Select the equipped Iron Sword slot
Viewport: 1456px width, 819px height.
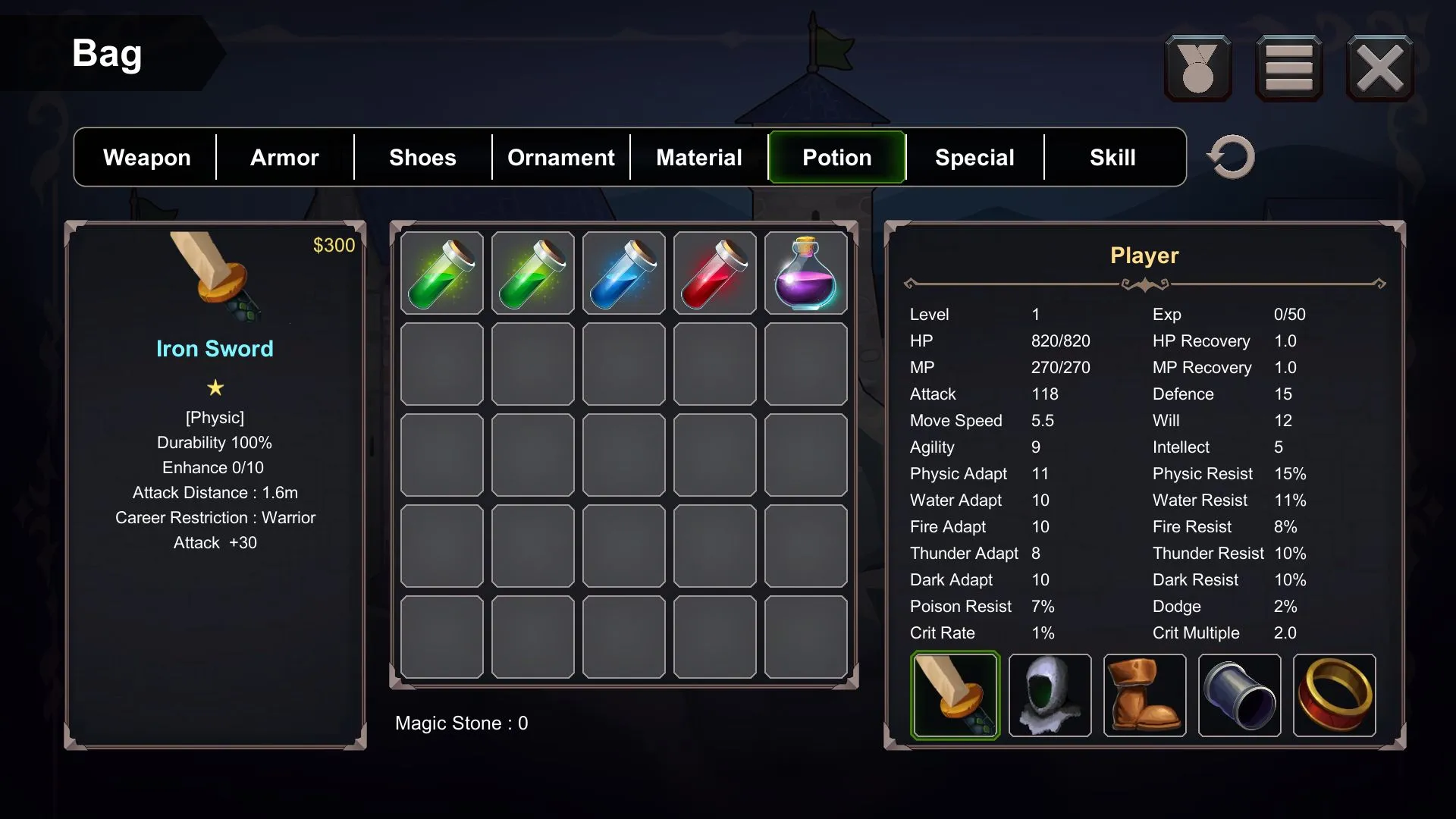pos(955,695)
